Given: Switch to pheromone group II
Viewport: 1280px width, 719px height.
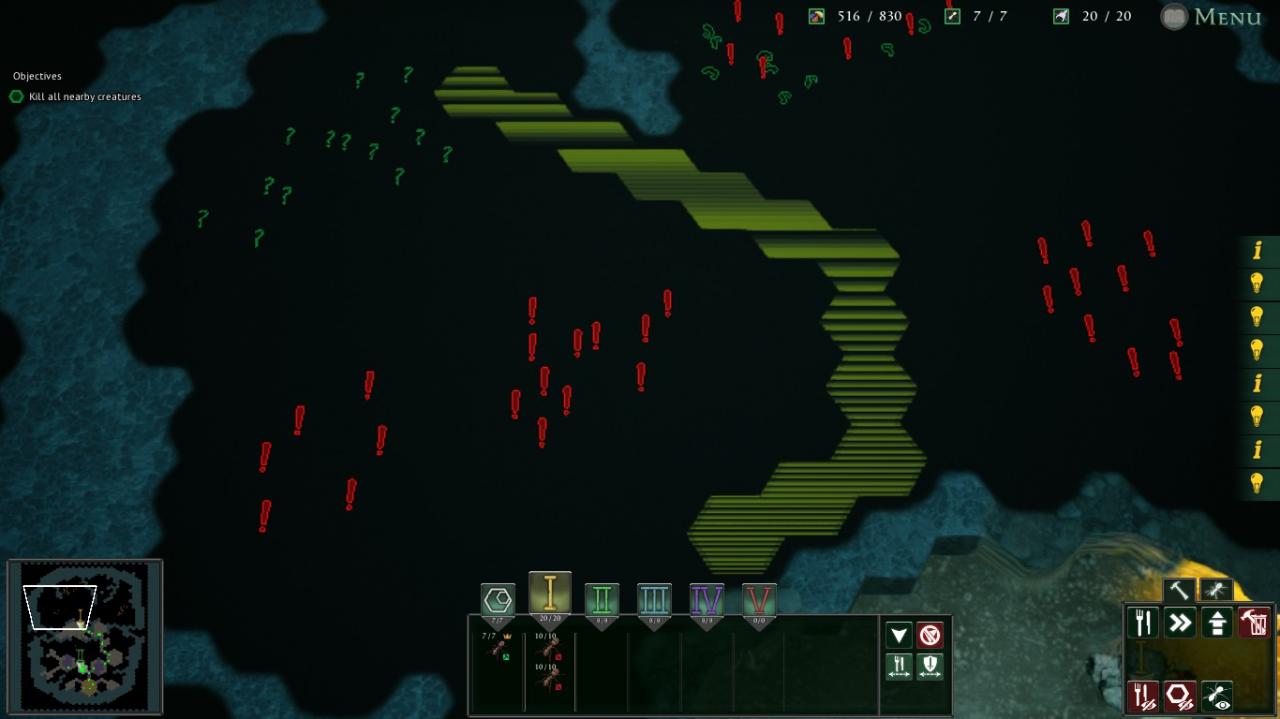Looking at the screenshot, I should 602,601.
